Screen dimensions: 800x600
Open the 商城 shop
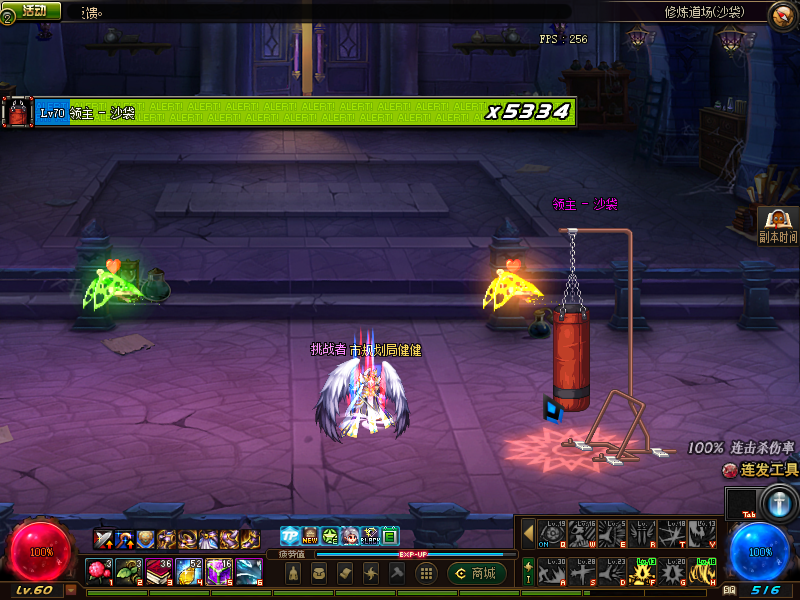pos(477,573)
